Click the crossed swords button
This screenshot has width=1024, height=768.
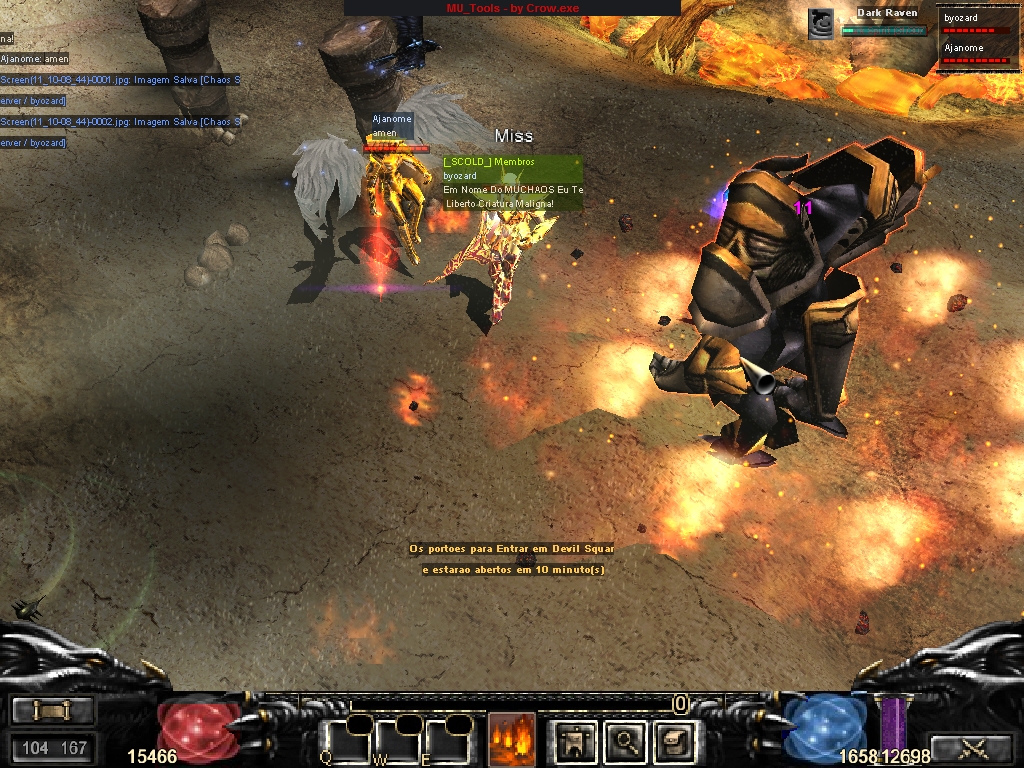pos(971,747)
